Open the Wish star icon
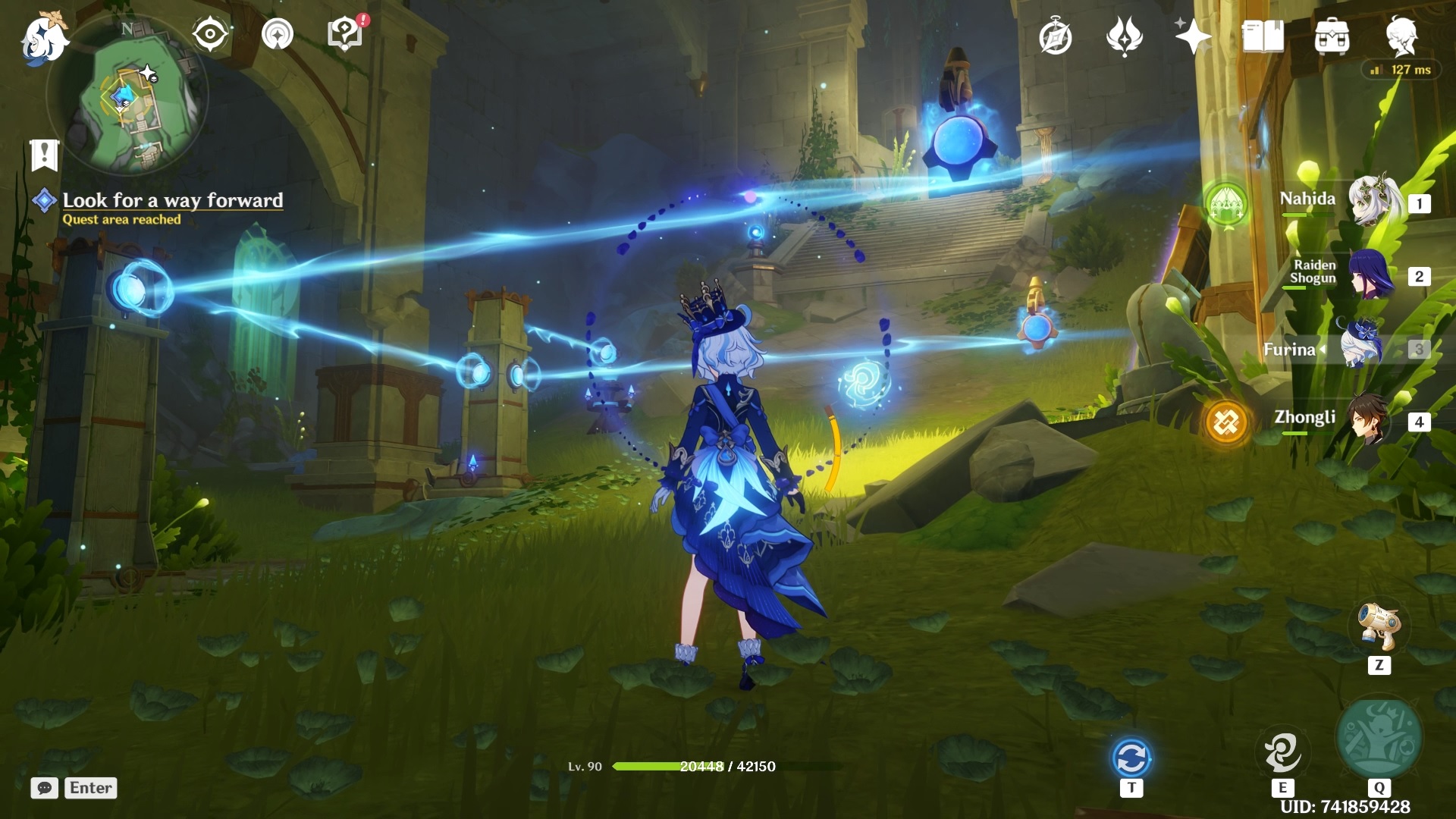 tap(1193, 37)
